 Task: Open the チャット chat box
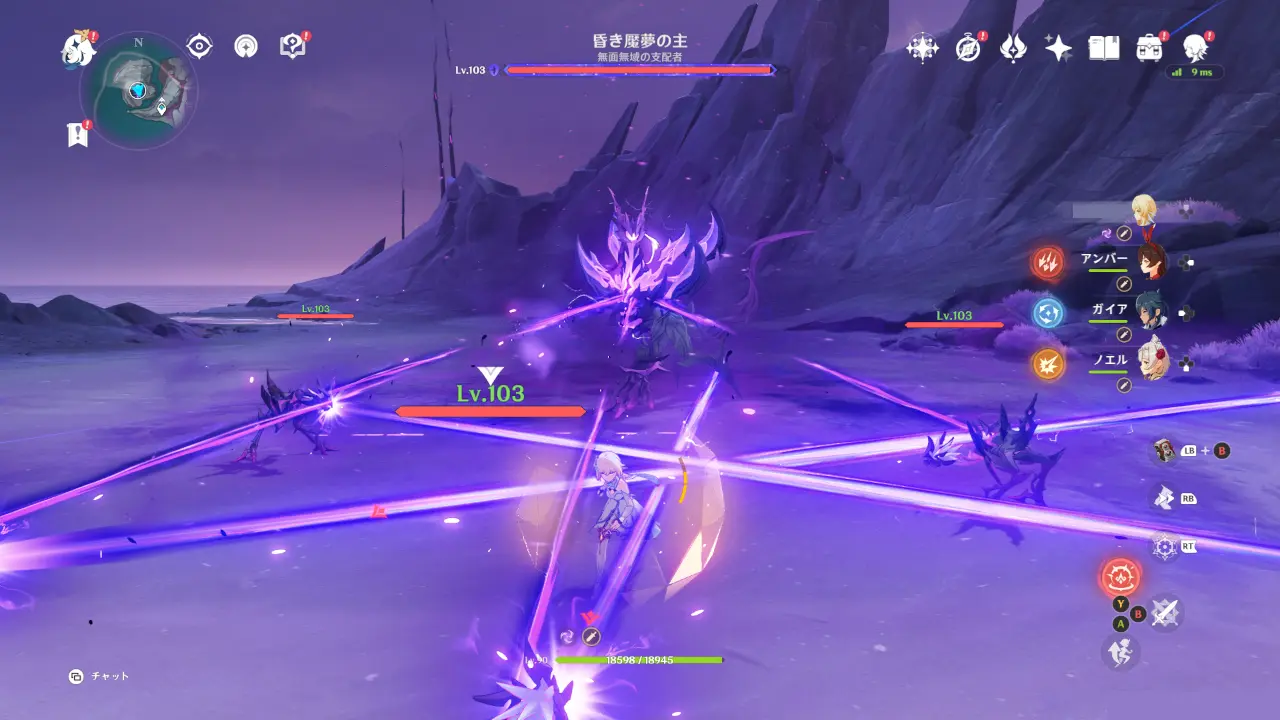pyautogui.click(x=100, y=676)
